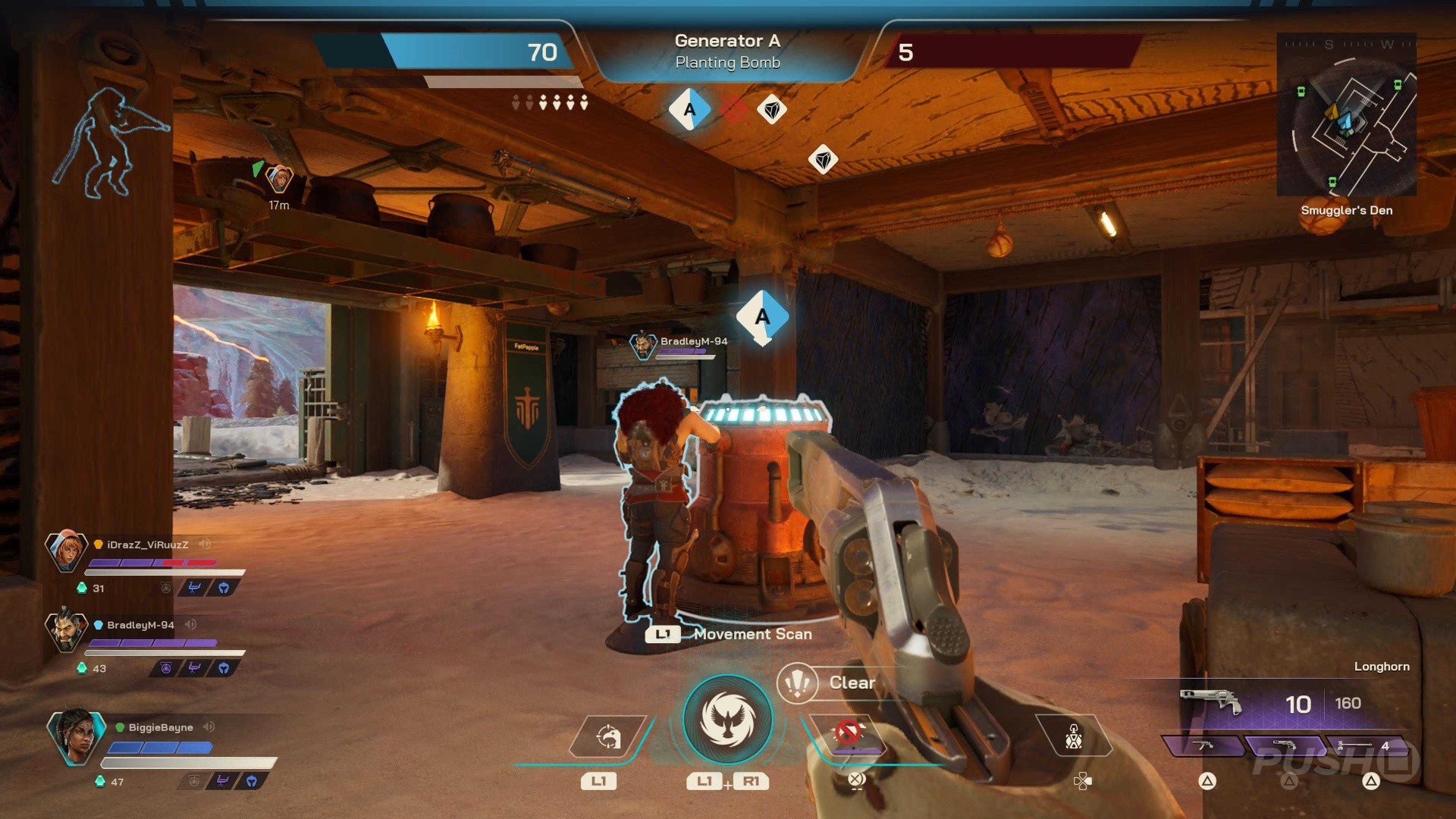This screenshot has height=819, width=1456.
Task: Toggle voice for iDrazZ_ViRuuzZ via speaker icon
Action: pyautogui.click(x=205, y=544)
